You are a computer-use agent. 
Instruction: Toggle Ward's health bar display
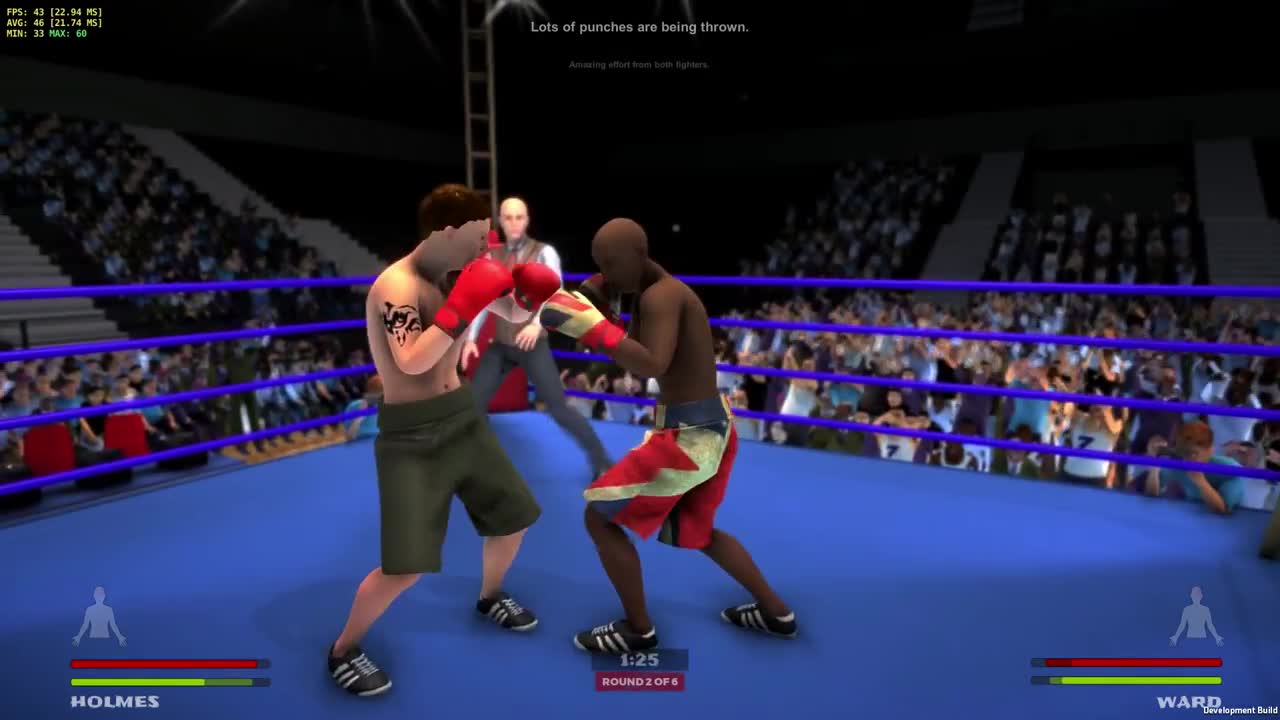[x=1127, y=662]
